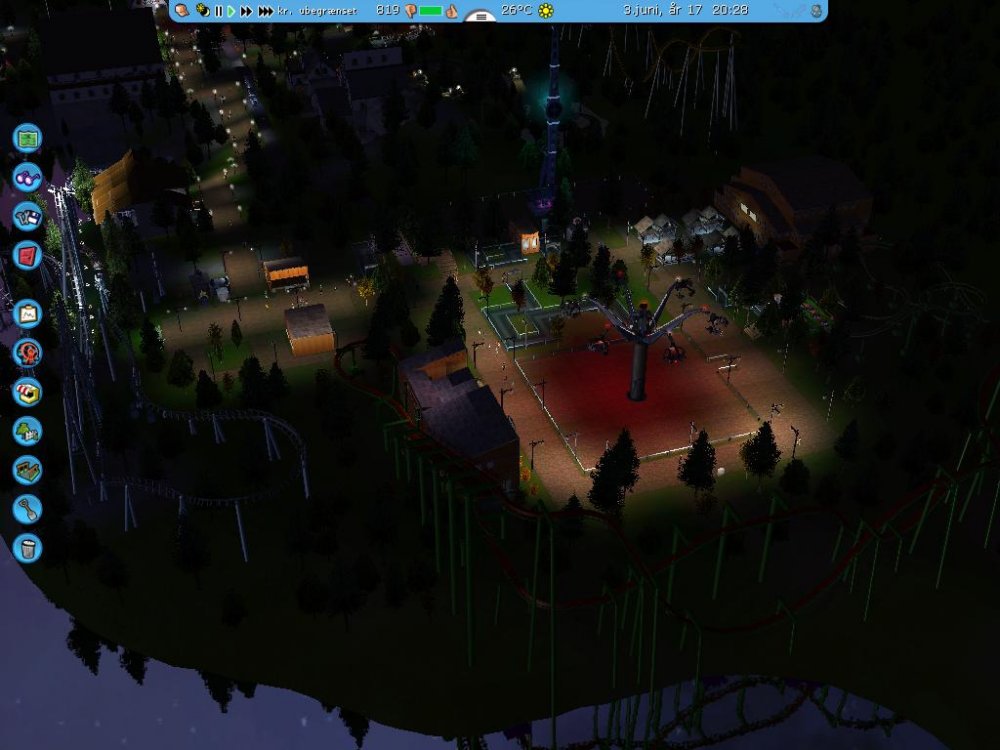Expand the top bar pull-down tab
1000x750 pixels.
click(482, 17)
